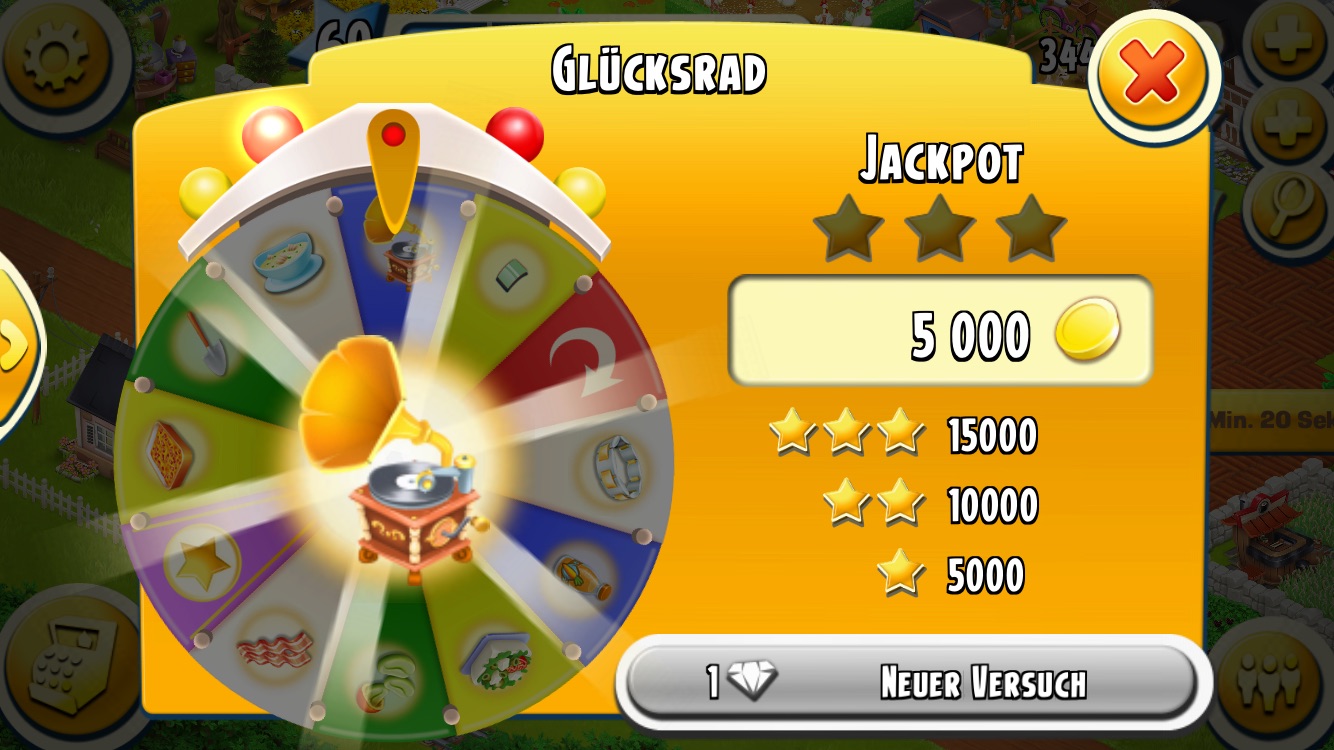Image resolution: width=1334 pixels, height=750 pixels.
Task: Expand the yellow arrow side panel
Action: pos(14,346)
